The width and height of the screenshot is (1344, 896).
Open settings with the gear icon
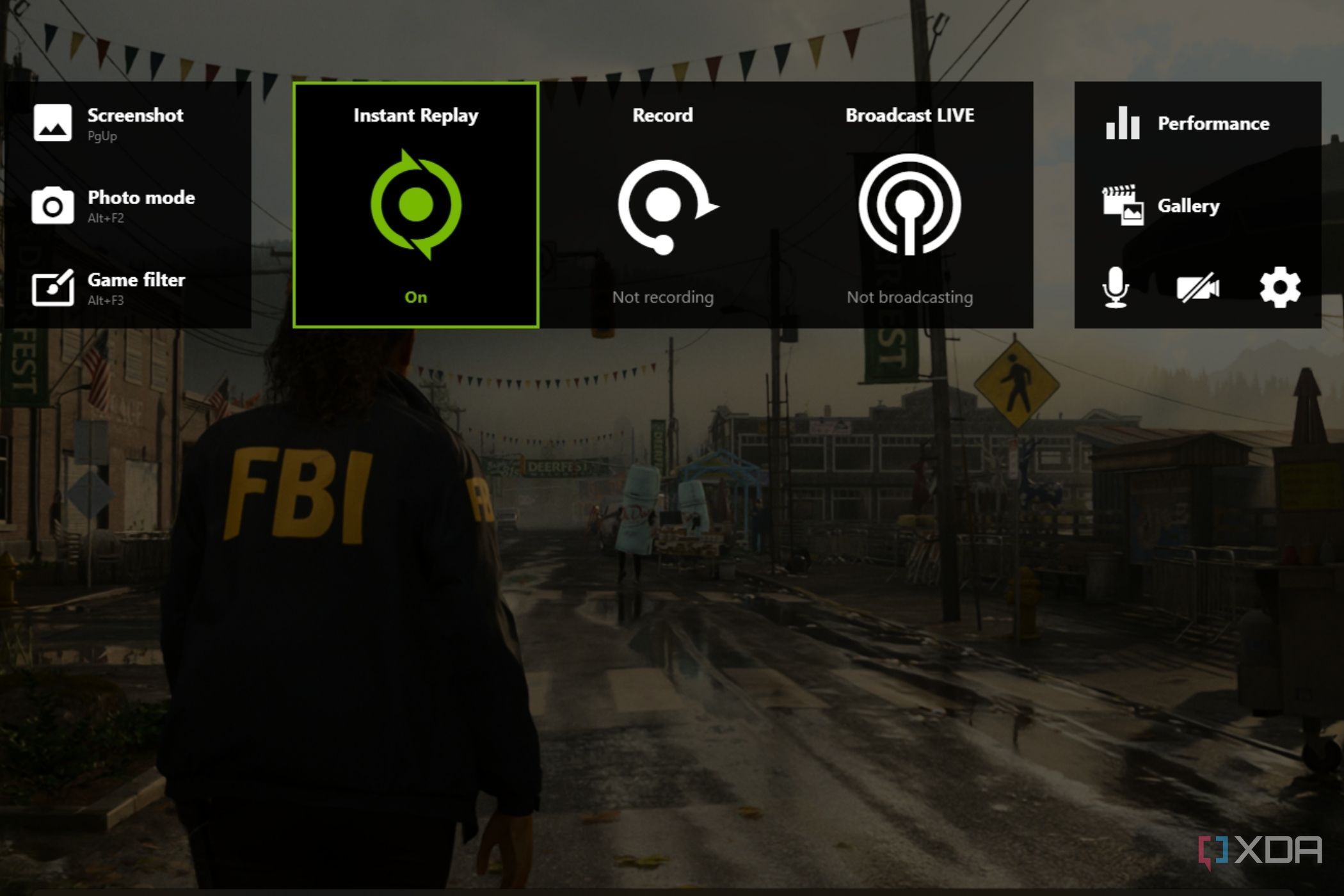[1279, 287]
